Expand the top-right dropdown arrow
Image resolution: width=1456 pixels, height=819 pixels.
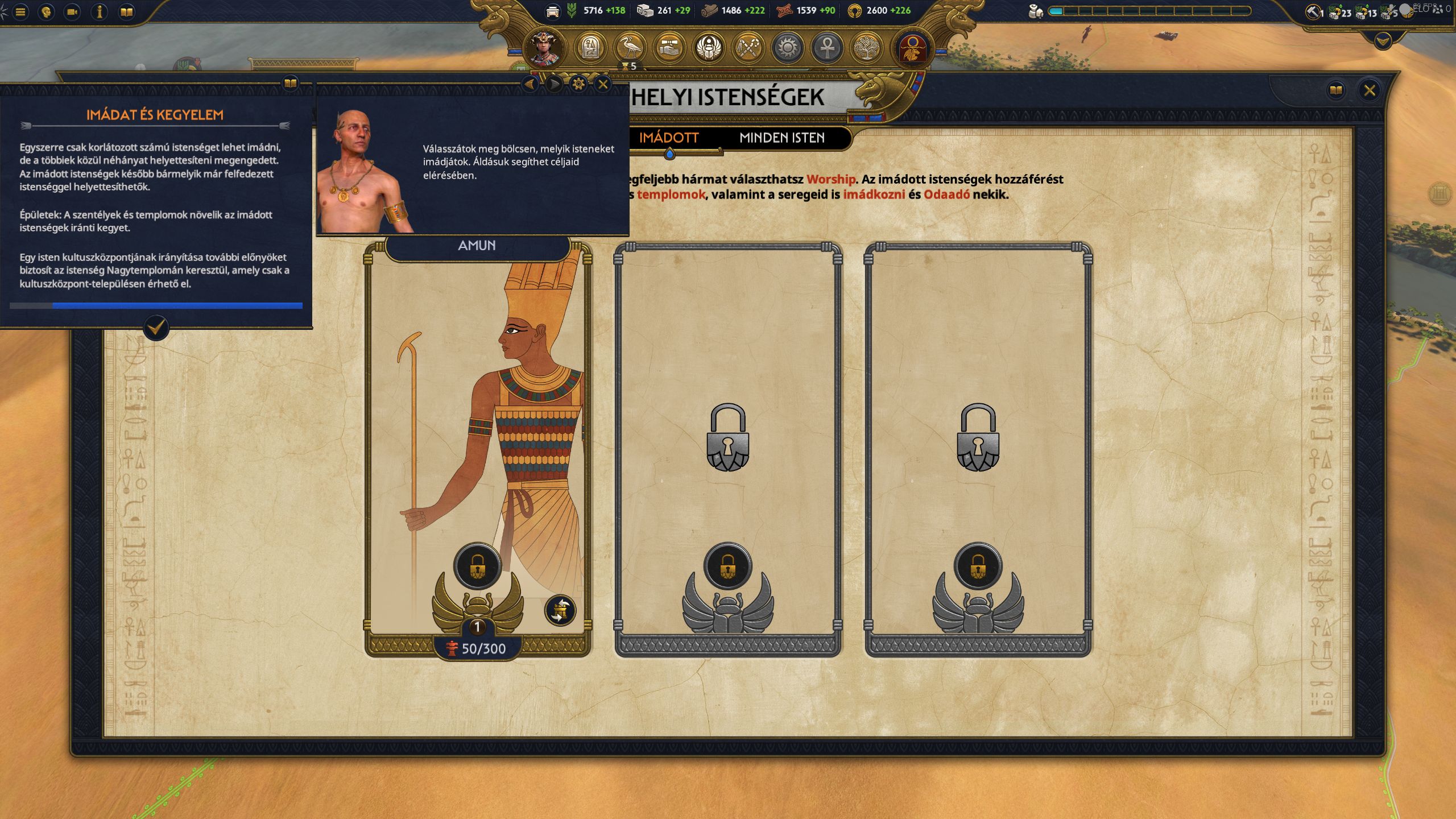click(x=1383, y=40)
